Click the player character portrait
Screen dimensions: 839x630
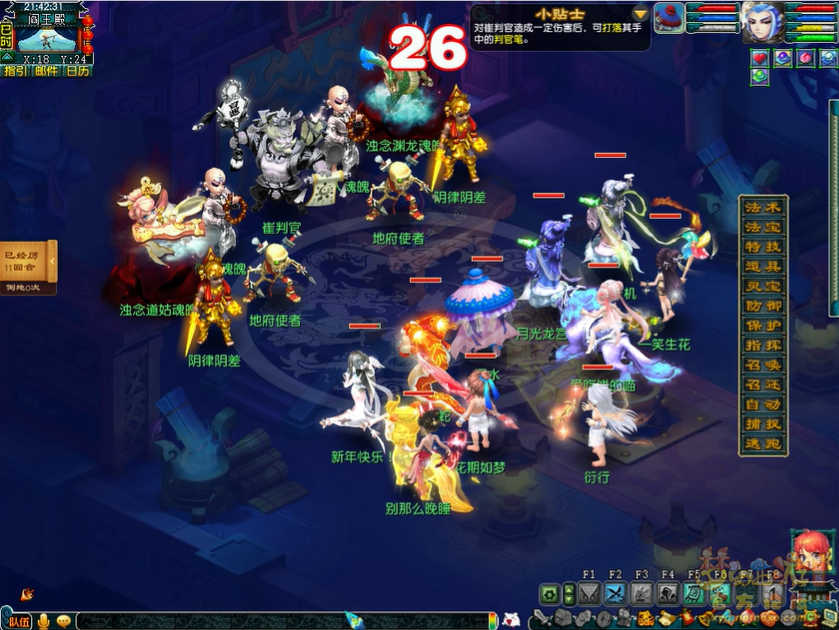pos(761,21)
